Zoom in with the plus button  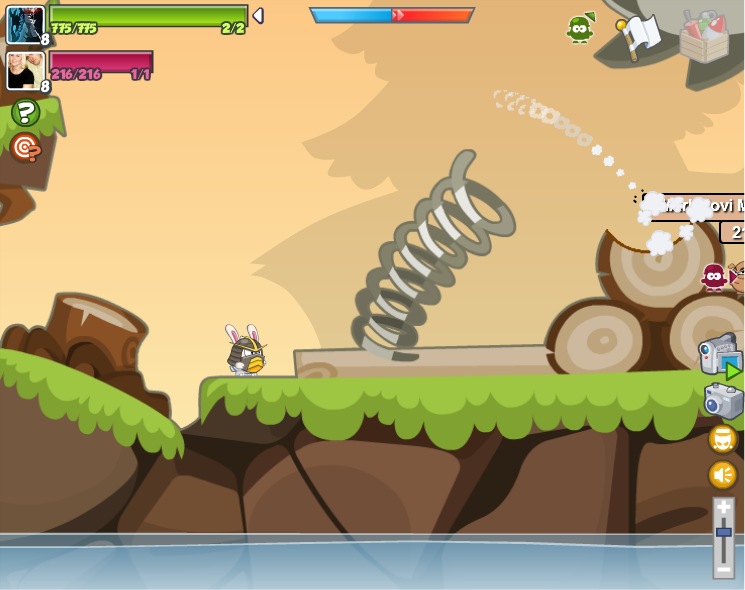click(x=724, y=508)
